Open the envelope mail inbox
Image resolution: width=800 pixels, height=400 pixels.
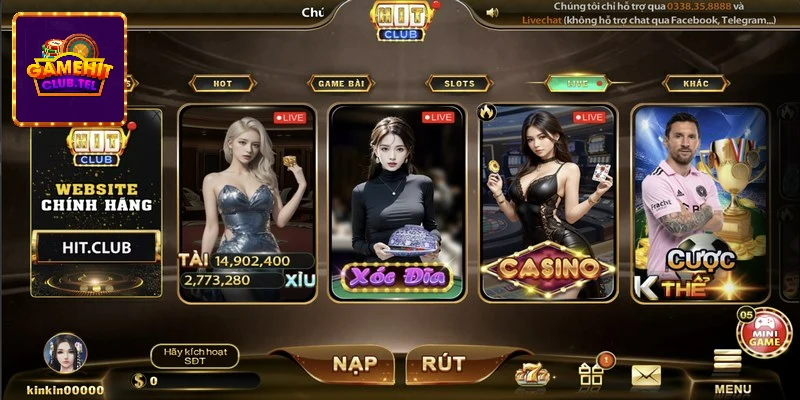(x=646, y=375)
